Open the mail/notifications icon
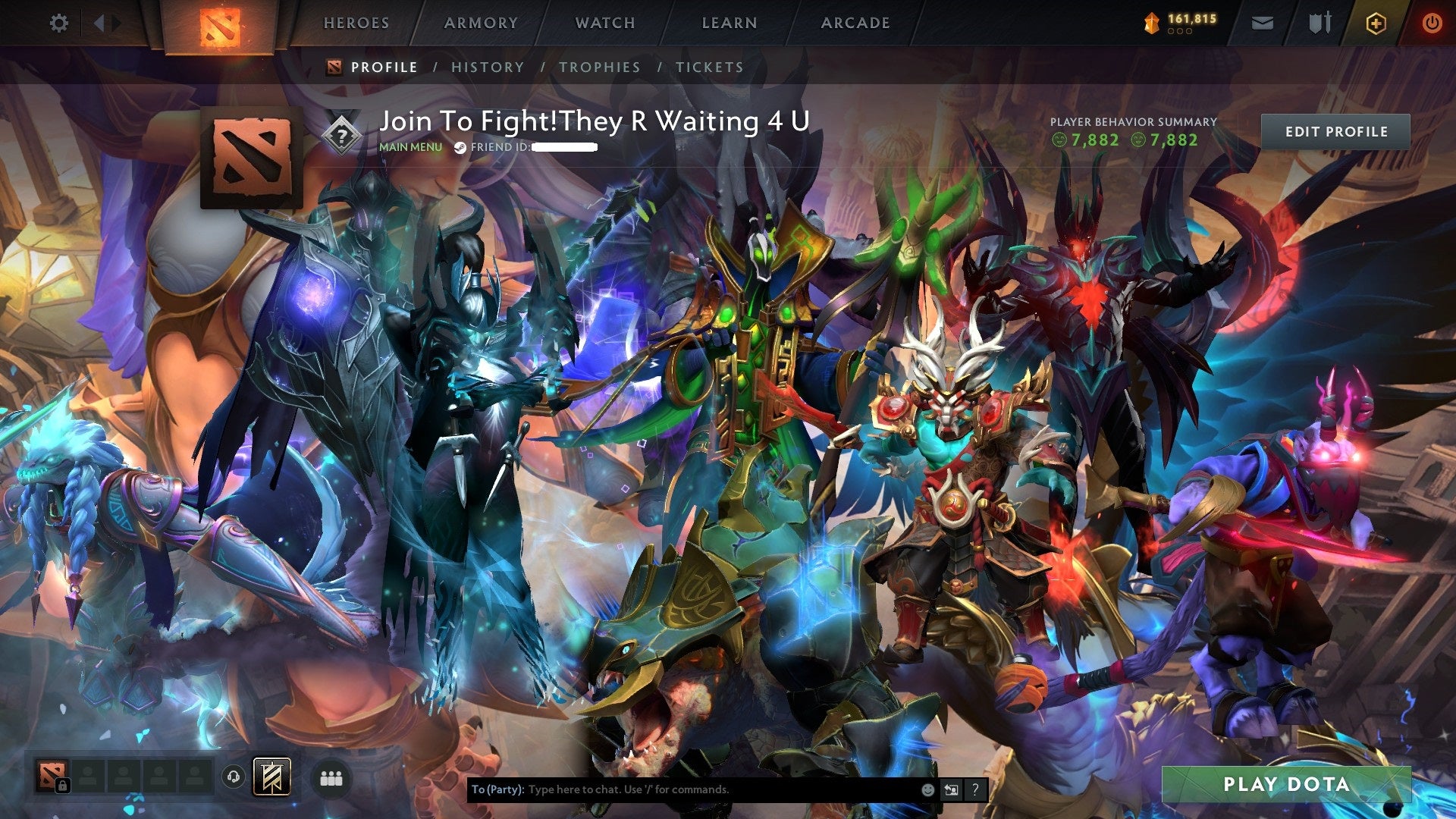The width and height of the screenshot is (1456, 819). click(x=1261, y=23)
